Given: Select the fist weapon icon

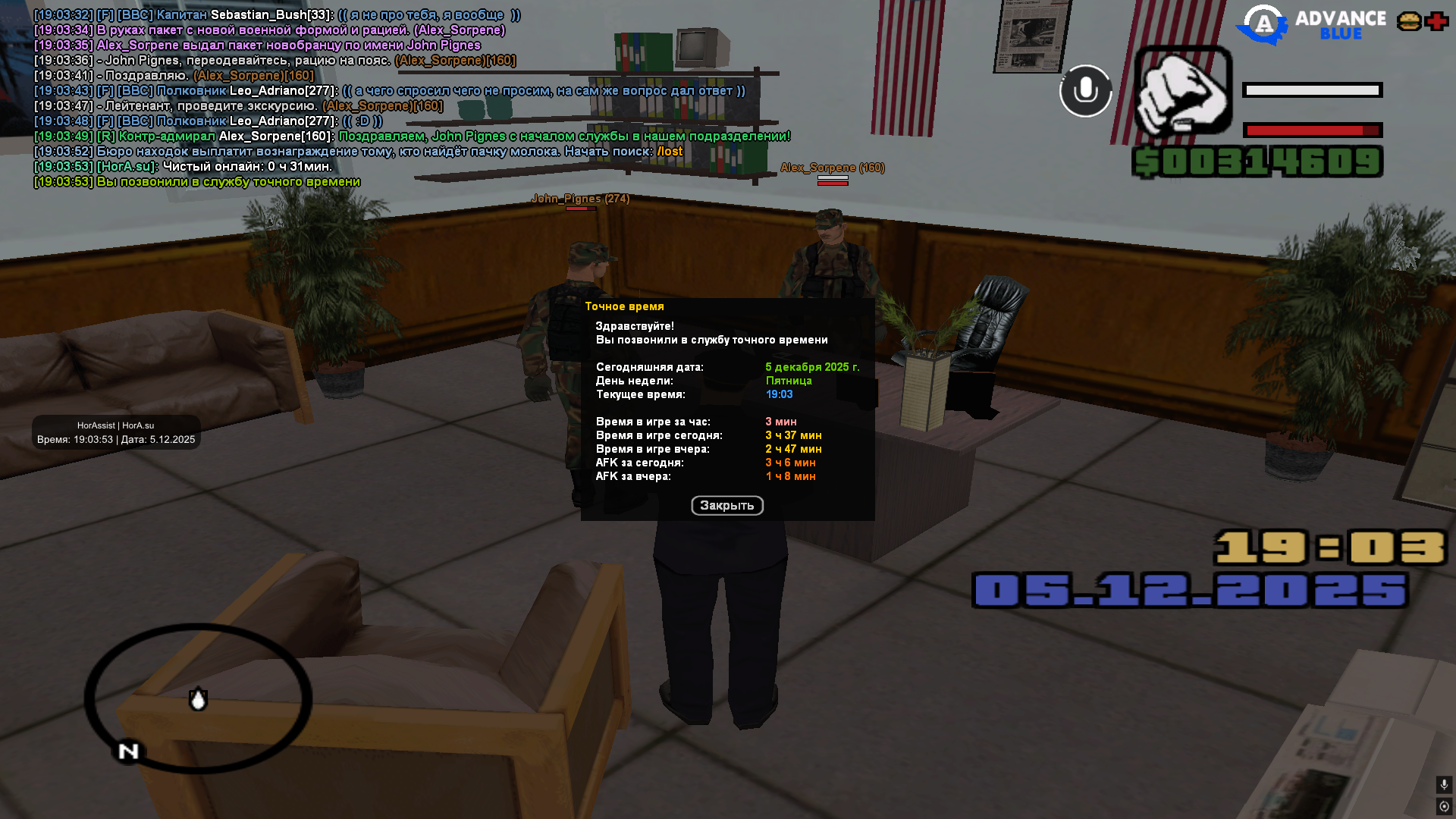Looking at the screenshot, I should tap(1183, 91).
